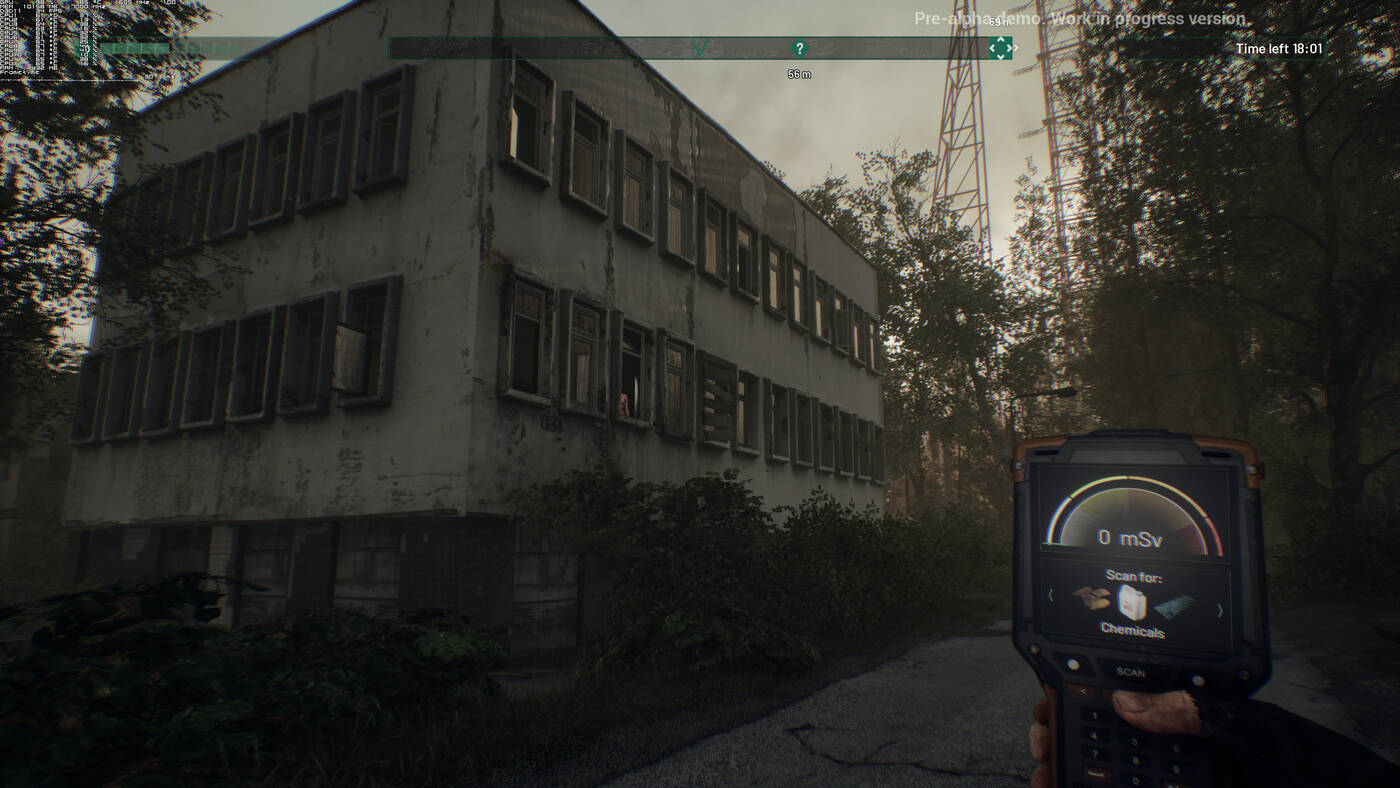
Task: Click the question mark marker on compass bar
Action: 798,48
